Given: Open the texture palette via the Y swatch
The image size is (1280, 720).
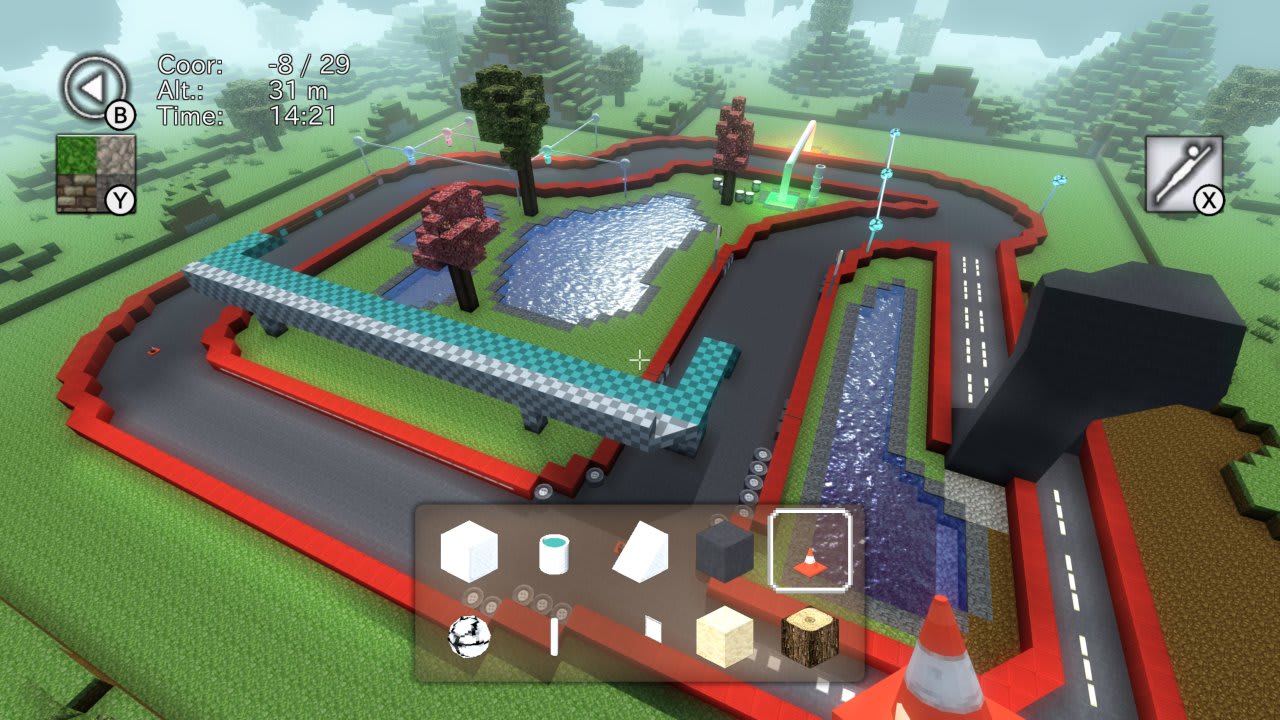Looking at the screenshot, I should (120, 199).
